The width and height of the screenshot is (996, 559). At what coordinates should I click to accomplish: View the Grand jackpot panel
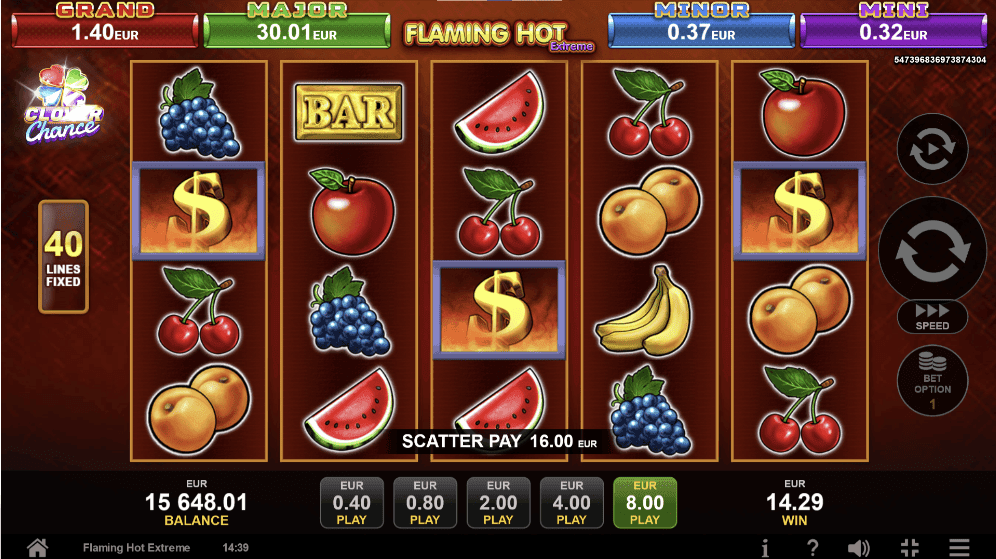(x=105, y=24)
